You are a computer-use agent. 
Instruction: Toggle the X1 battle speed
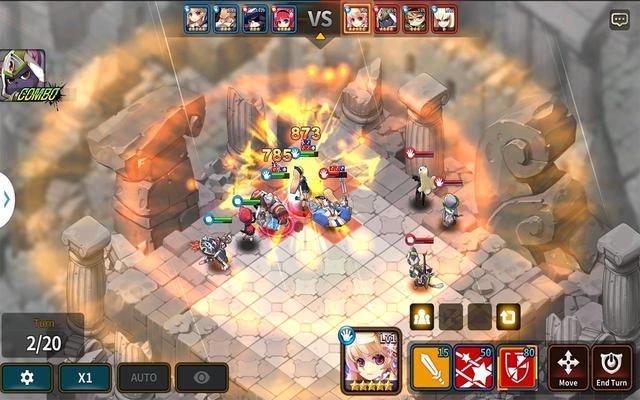pyautogui.click(x=85, y=377)
